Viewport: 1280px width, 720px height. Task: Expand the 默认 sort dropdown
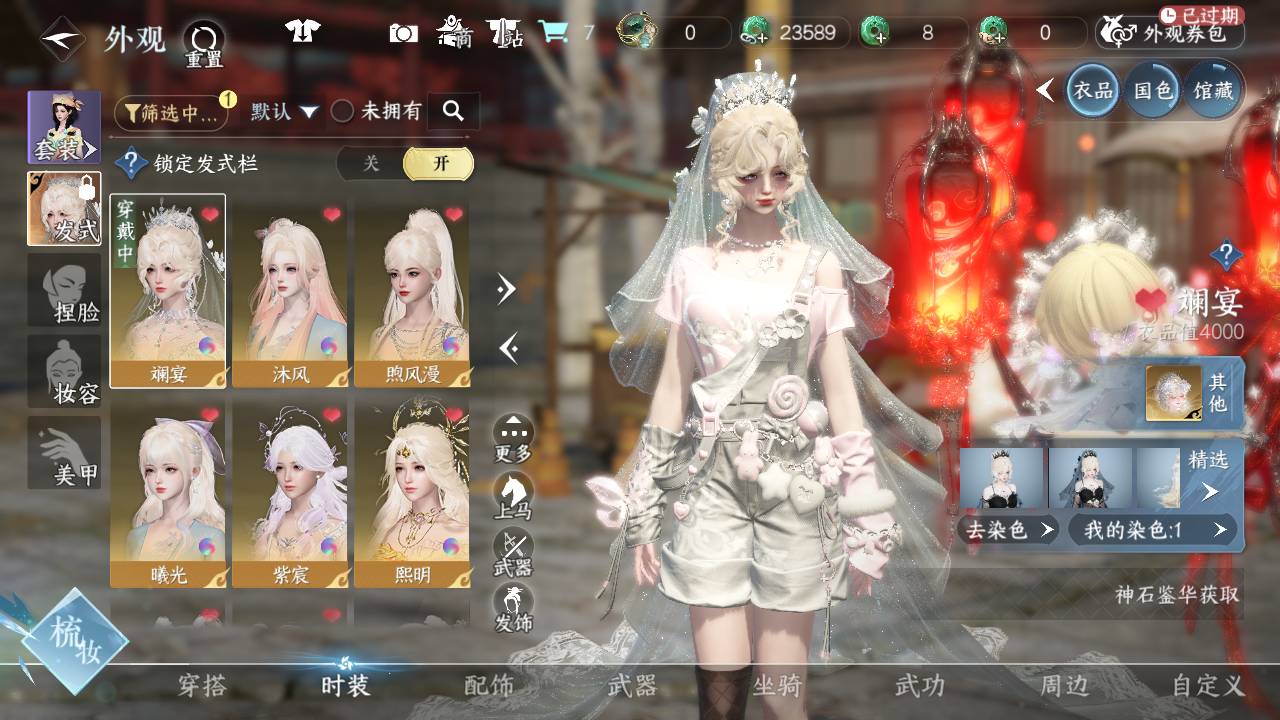[284, 112]
